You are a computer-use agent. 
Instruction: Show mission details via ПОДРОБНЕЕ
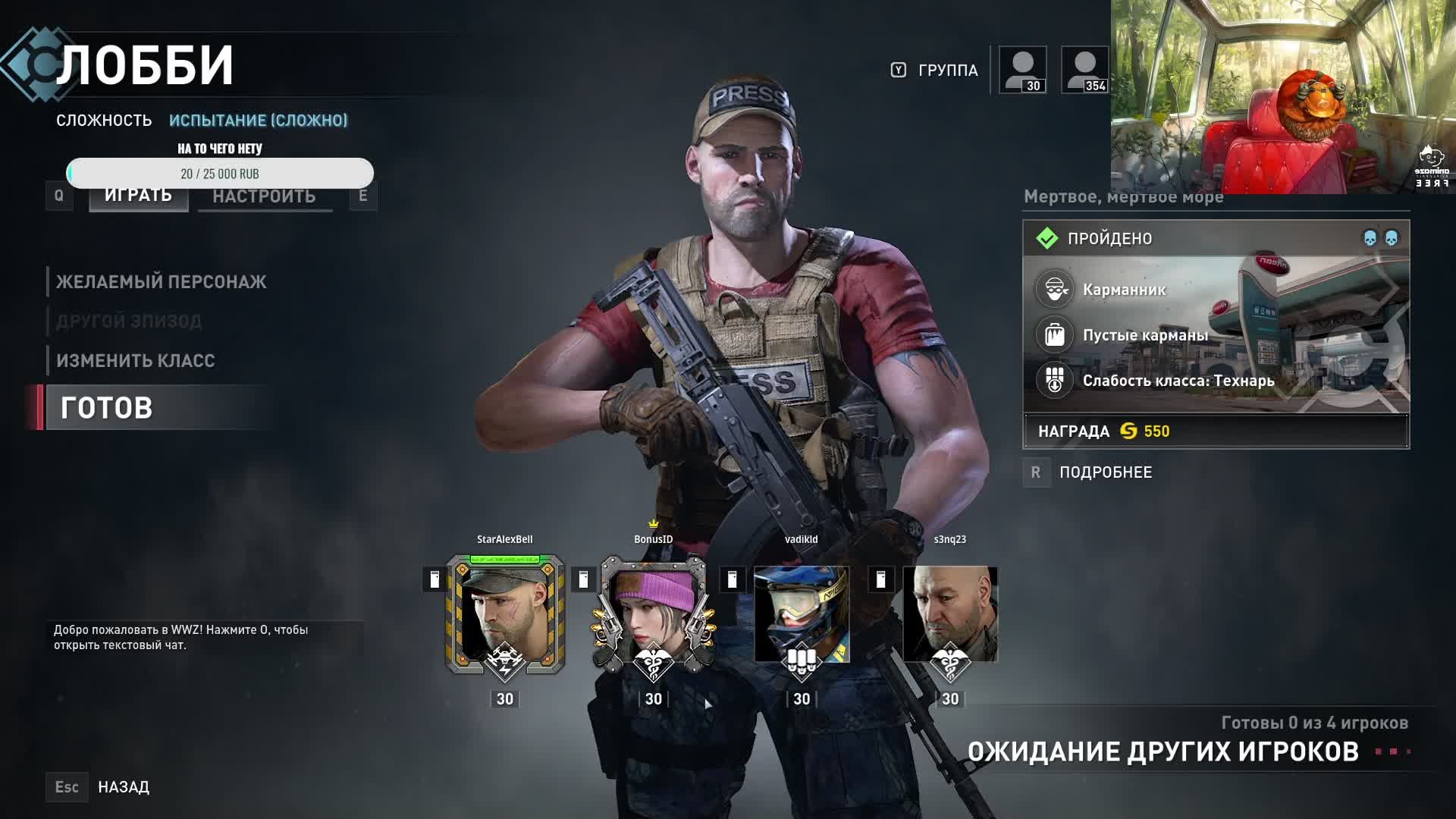[x=1105, y=472]
